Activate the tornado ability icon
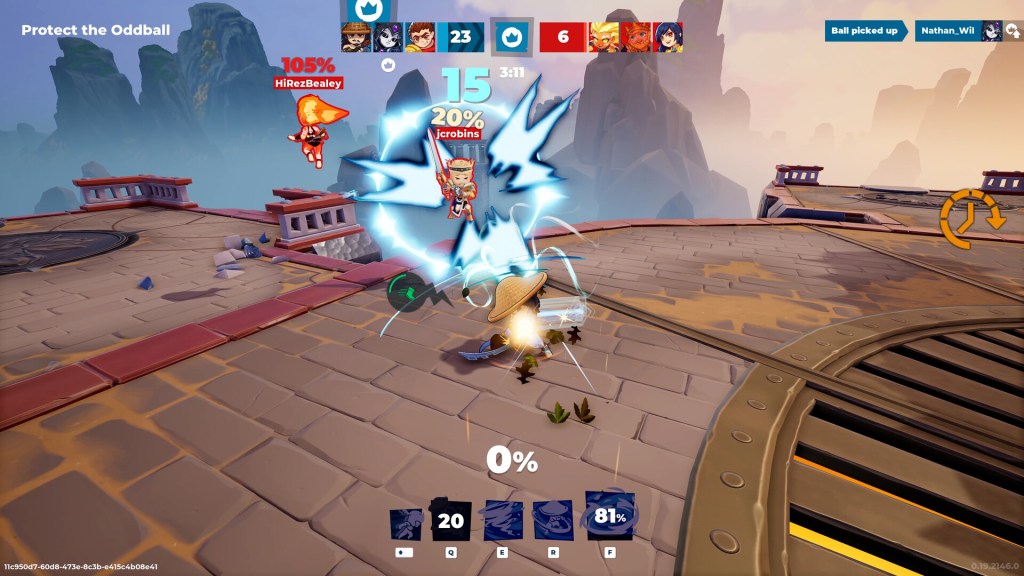1024x576 pixels. [502, 520]
